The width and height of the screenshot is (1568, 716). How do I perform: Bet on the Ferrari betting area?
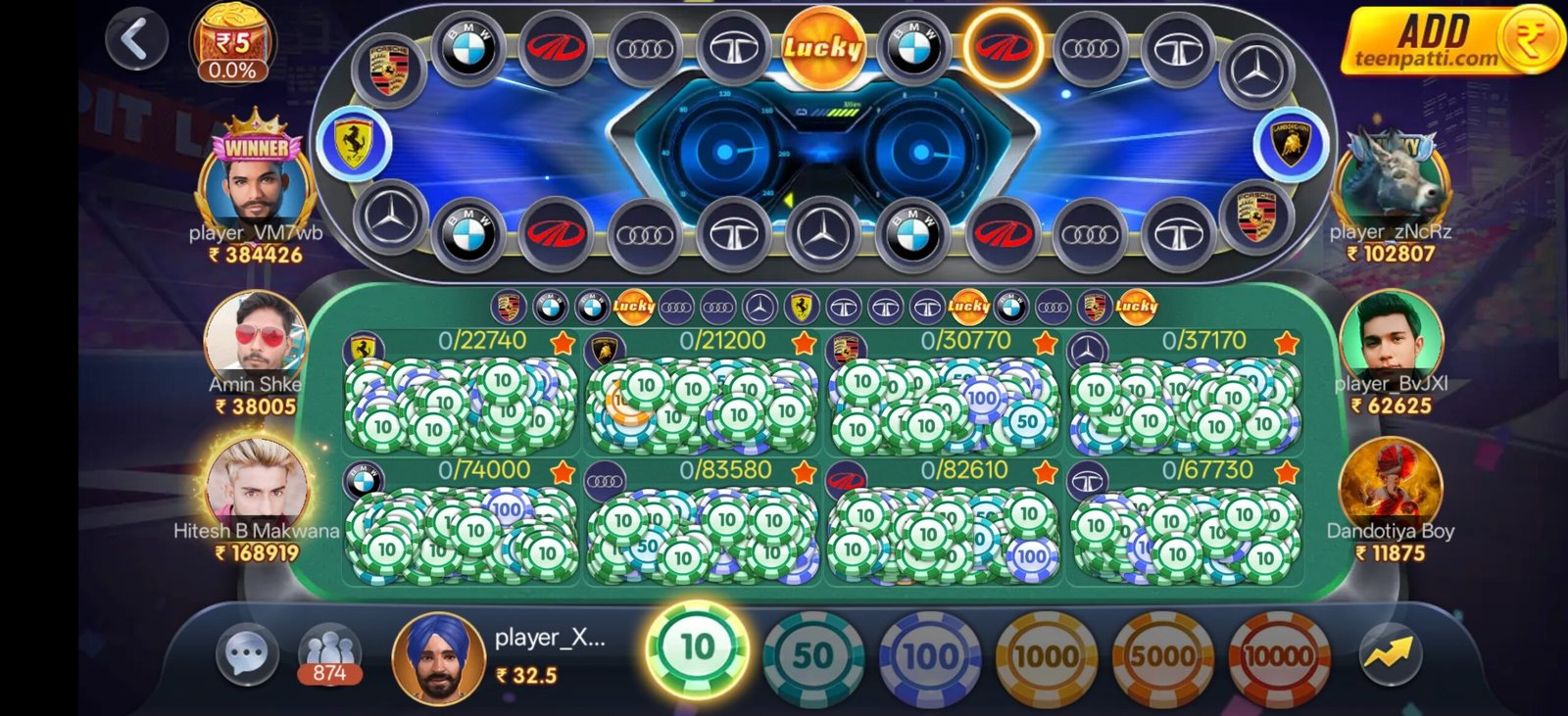click(461, 402)
